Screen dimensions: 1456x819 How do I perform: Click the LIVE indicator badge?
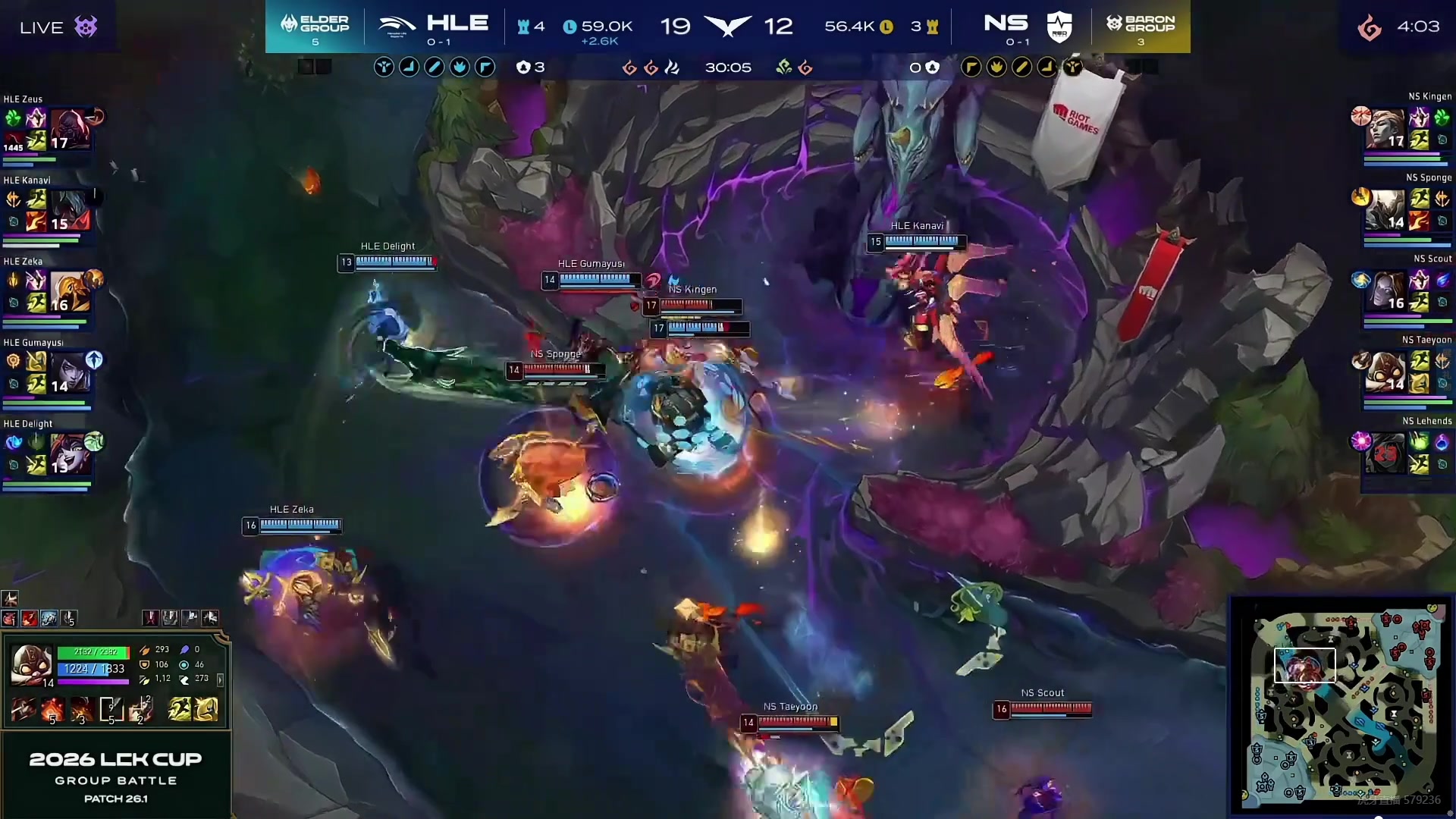58,27
